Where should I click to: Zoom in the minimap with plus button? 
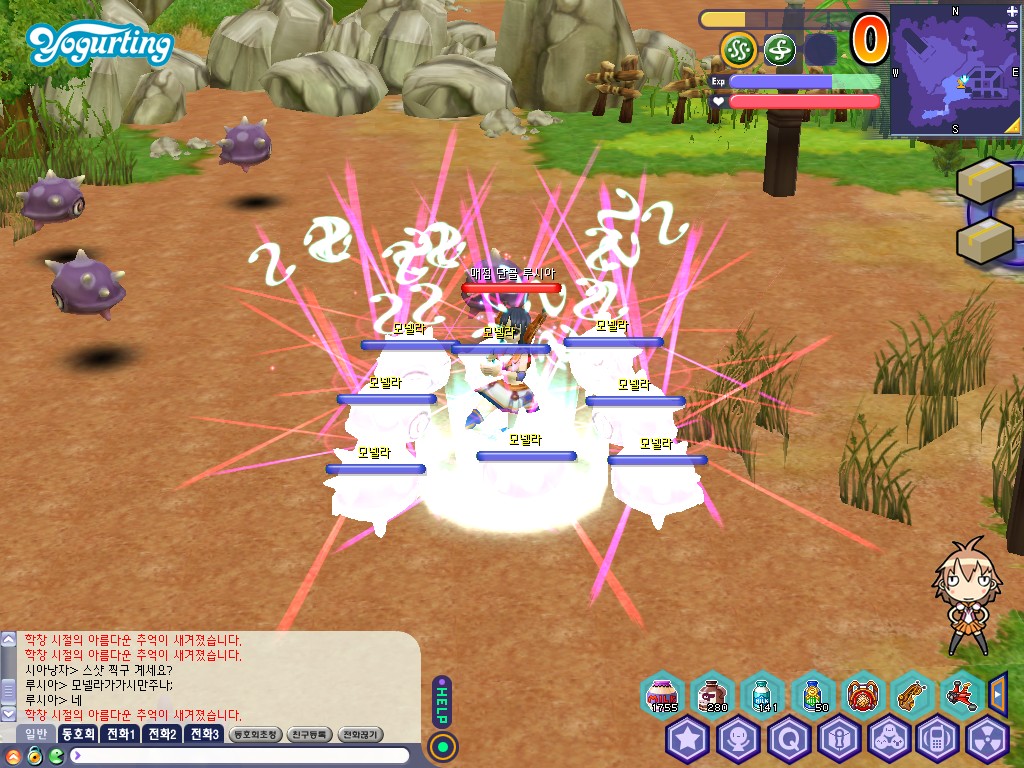[x=1012, y=12]
